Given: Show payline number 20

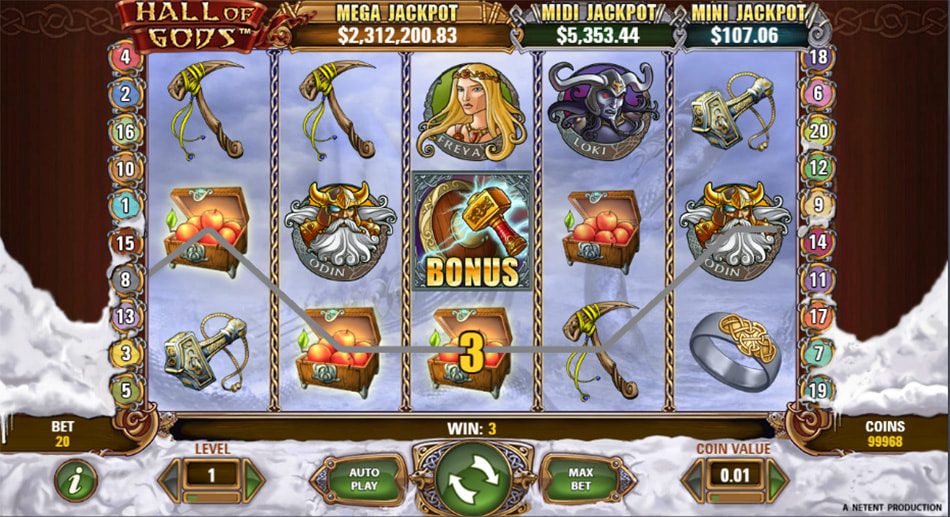Looking at the screenshot, I should [x=818, y=131].
